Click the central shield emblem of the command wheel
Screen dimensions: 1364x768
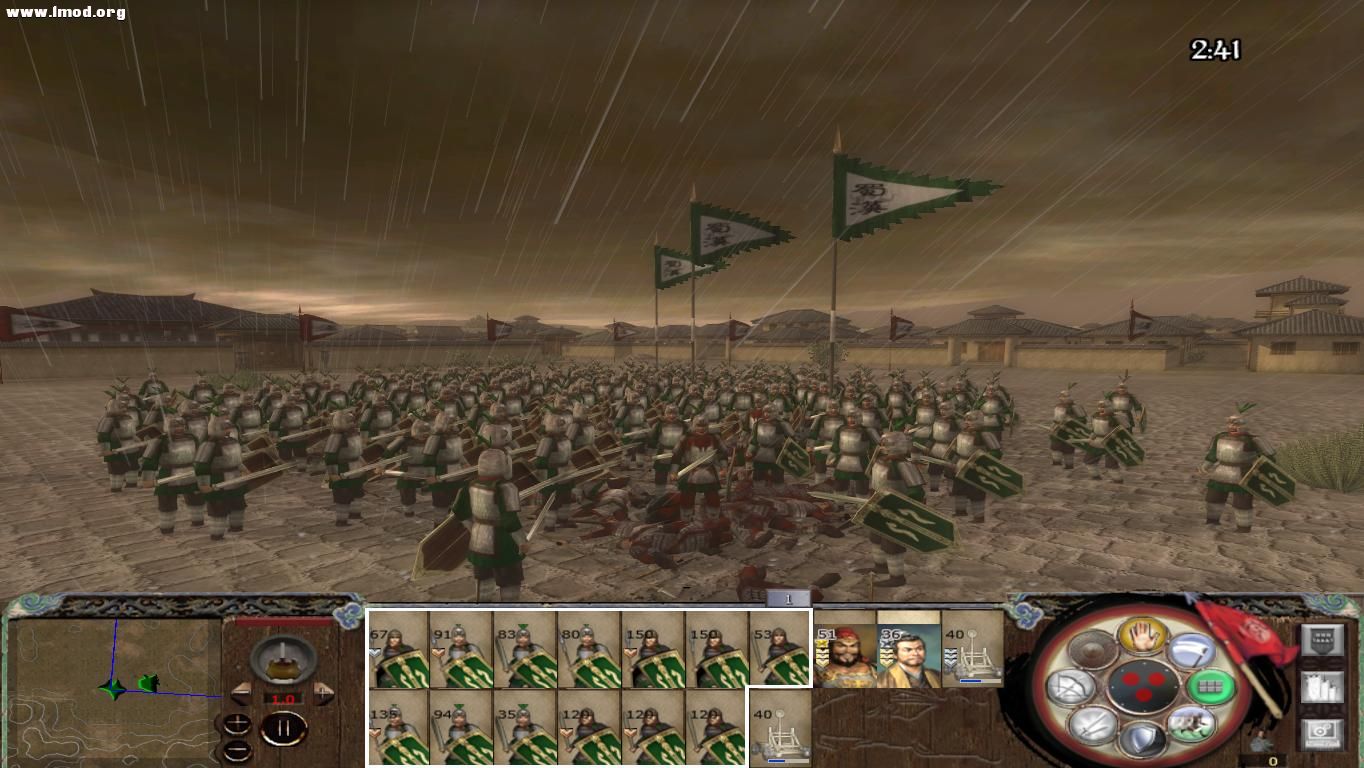click(1145, 687)
